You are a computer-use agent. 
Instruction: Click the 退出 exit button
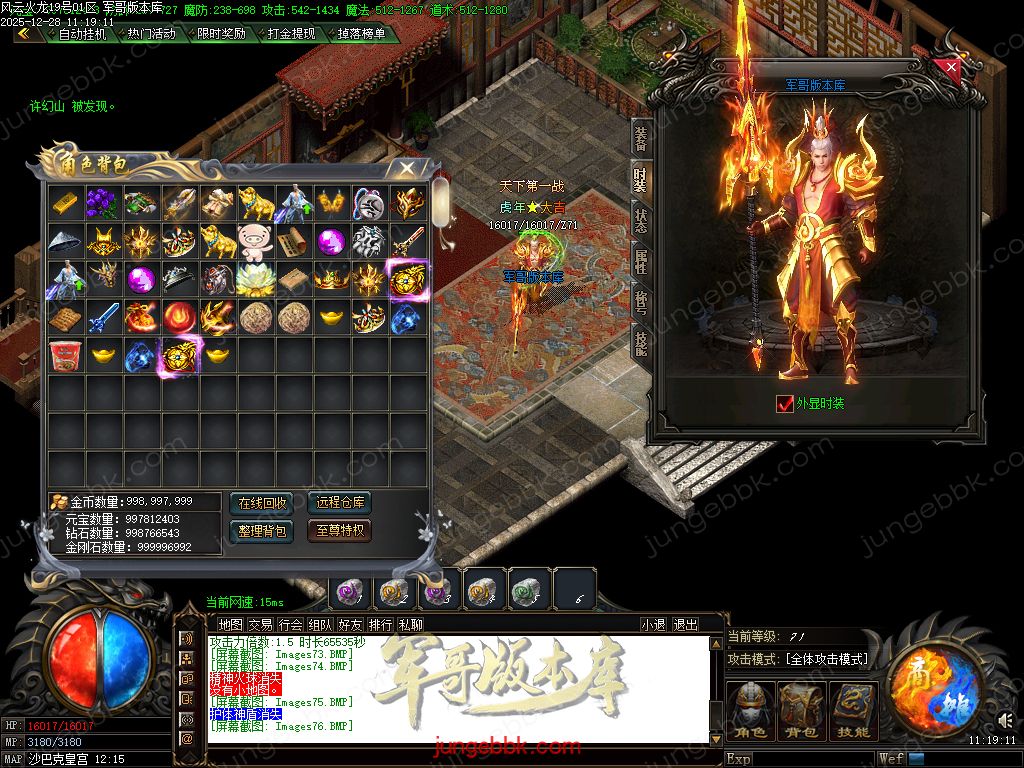(x=685, y=624)
